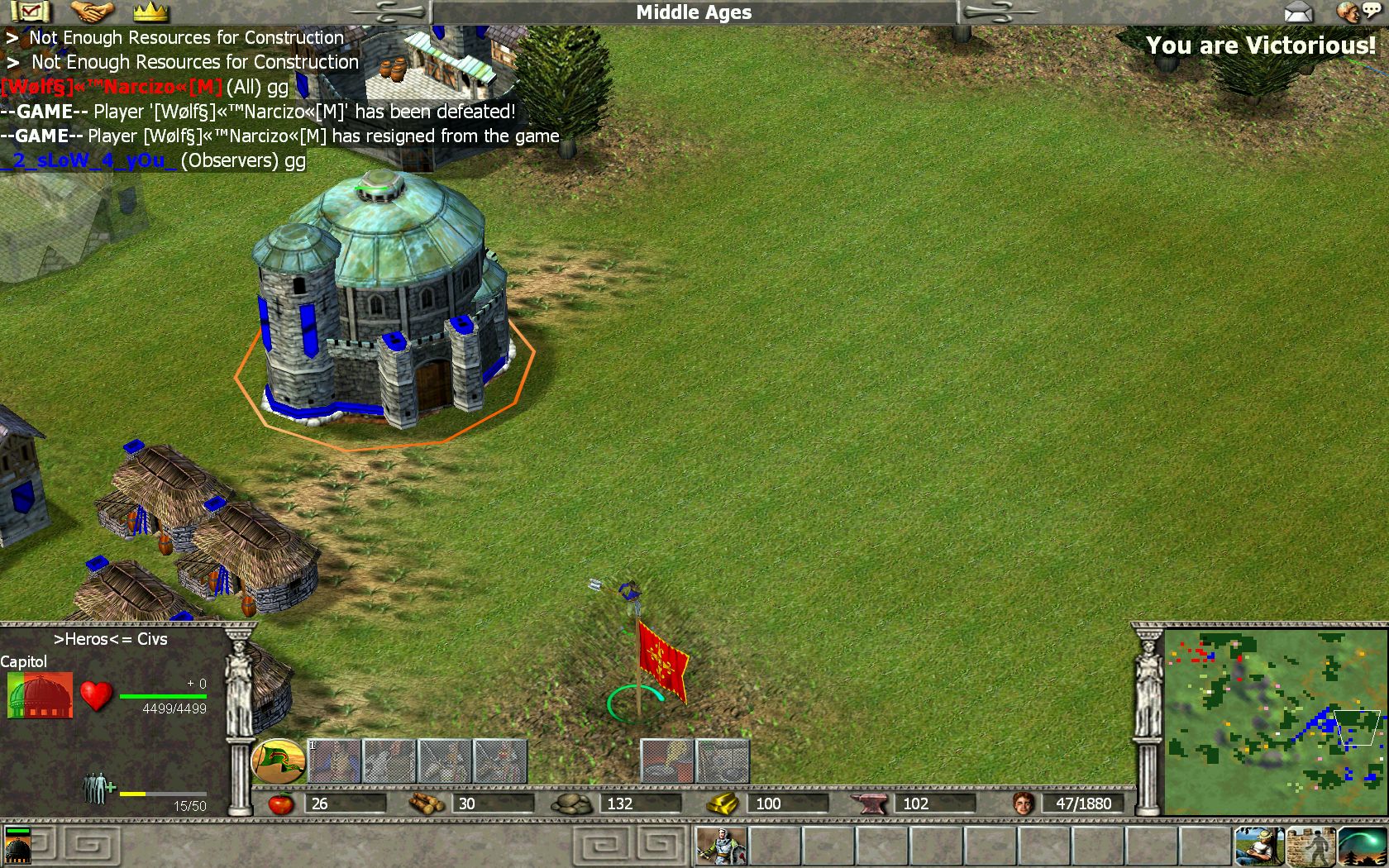Click the knight hero icon on bottom bar
The height and width of the screenshot is (868, 1389).
click(721, 846)
